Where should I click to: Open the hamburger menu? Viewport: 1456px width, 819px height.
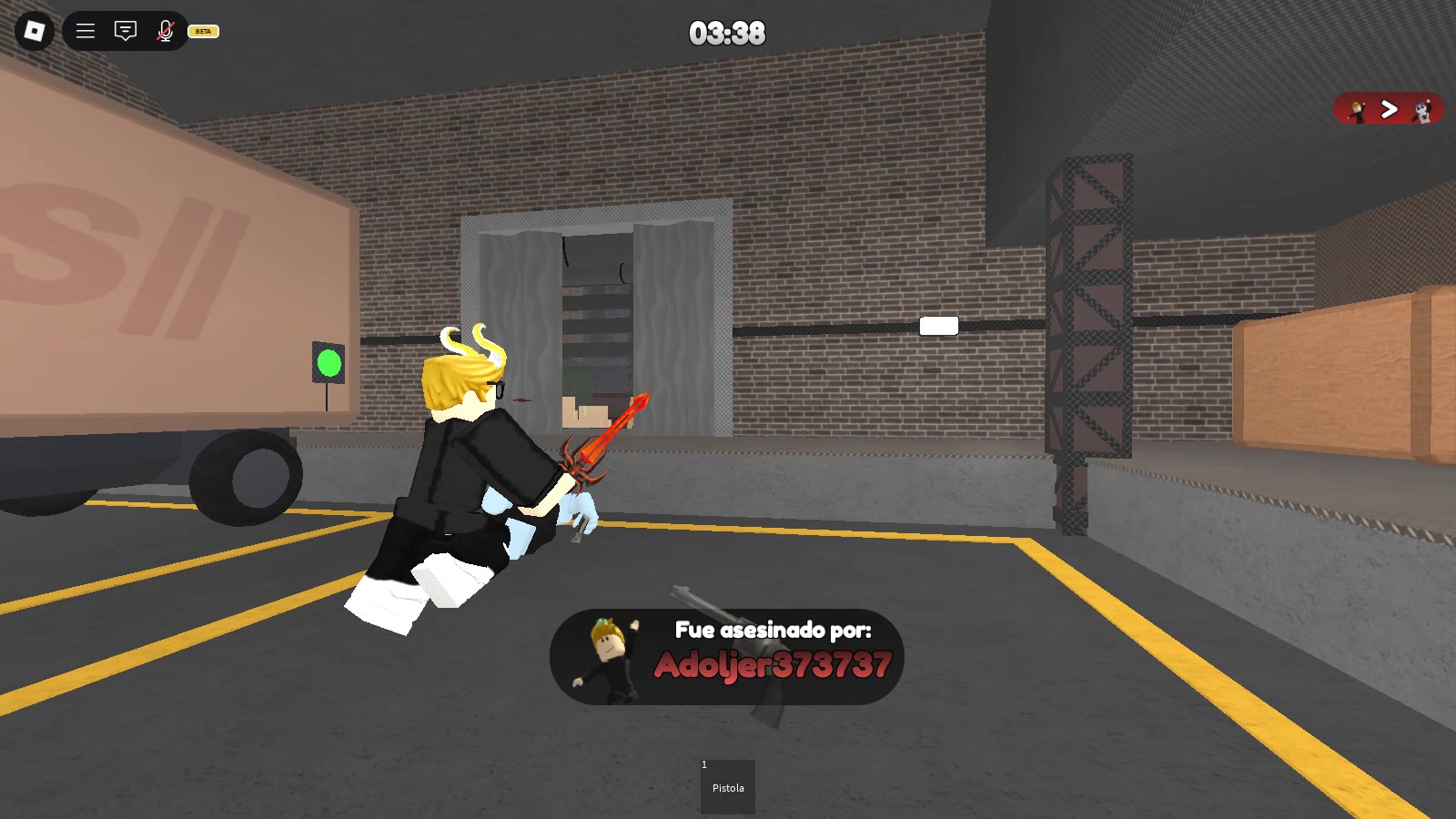(x=85, y=30)
